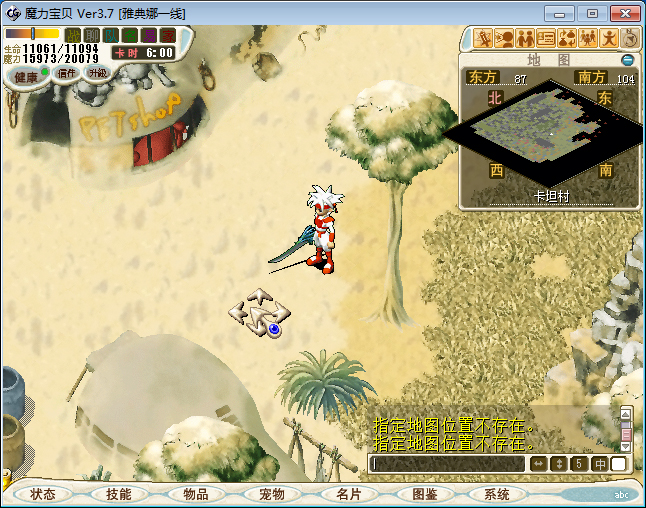Toggle the 聊 chat switch

(91, 35)
